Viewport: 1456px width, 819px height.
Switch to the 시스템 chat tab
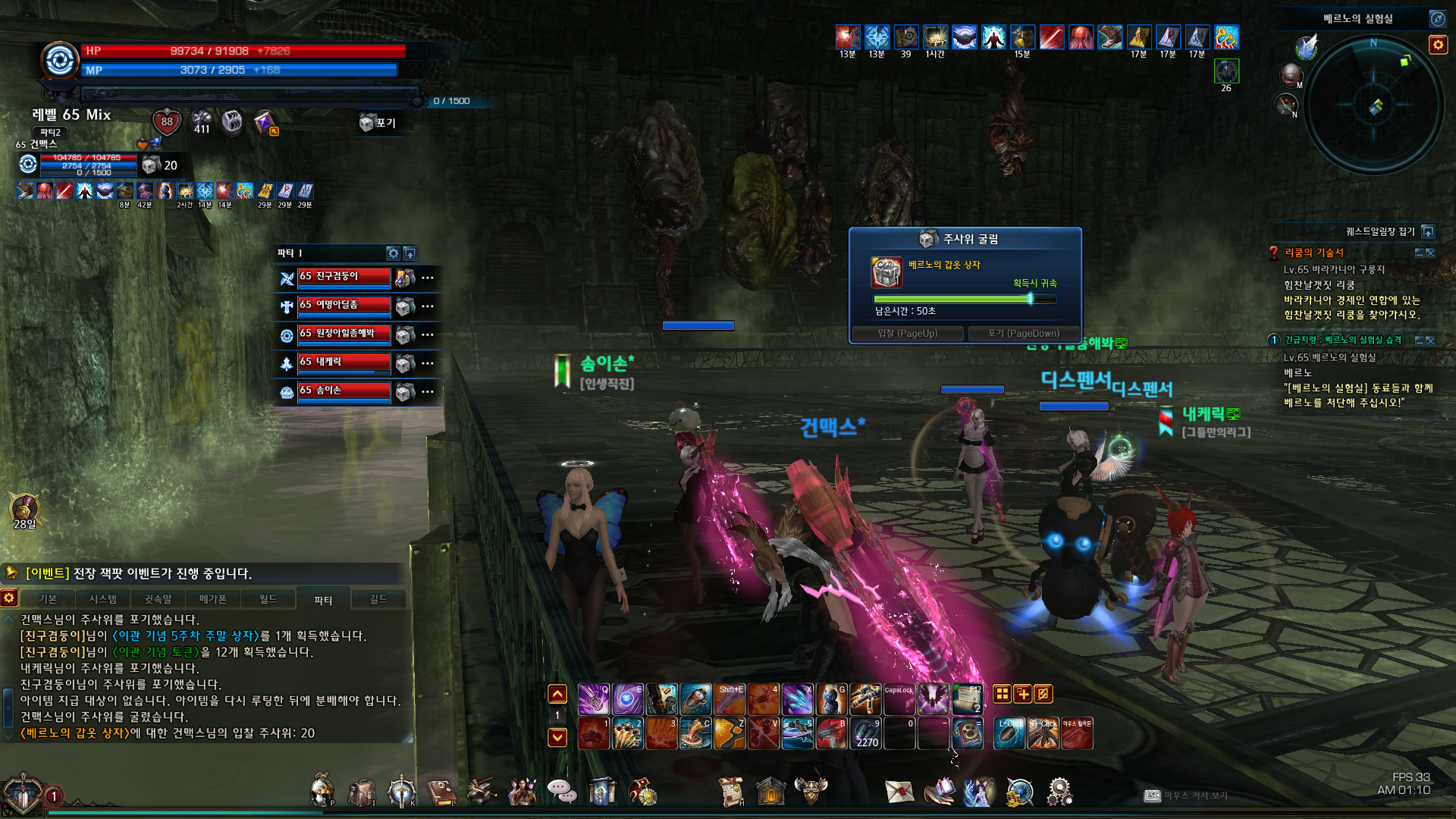[x=103, y=599]
